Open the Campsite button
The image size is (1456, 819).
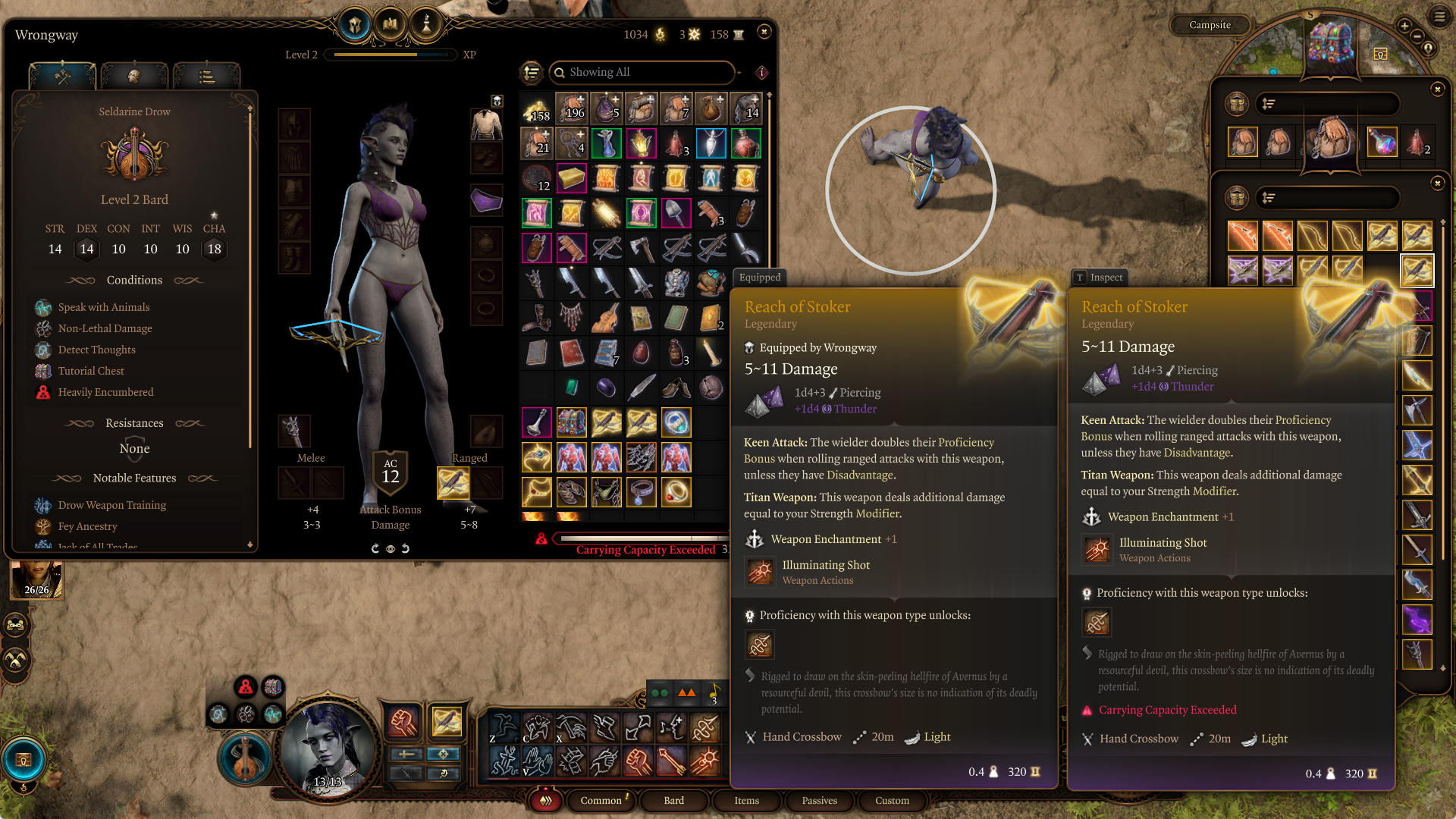(1210, 25)
